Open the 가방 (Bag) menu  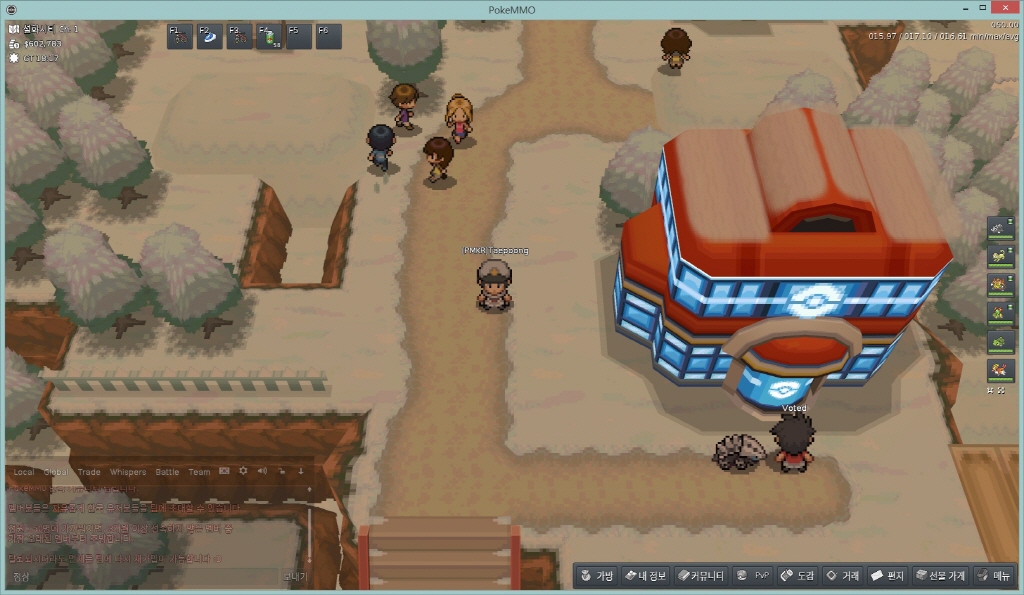(x=597, y=576)
